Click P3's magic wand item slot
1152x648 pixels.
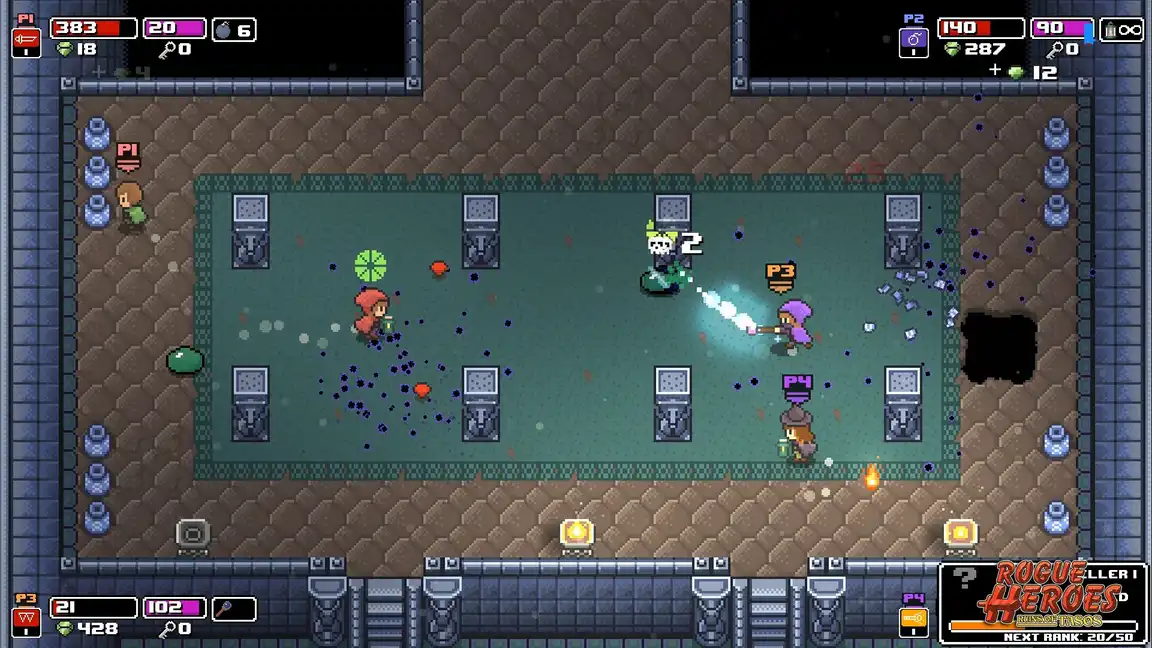[x=234, y=608]
